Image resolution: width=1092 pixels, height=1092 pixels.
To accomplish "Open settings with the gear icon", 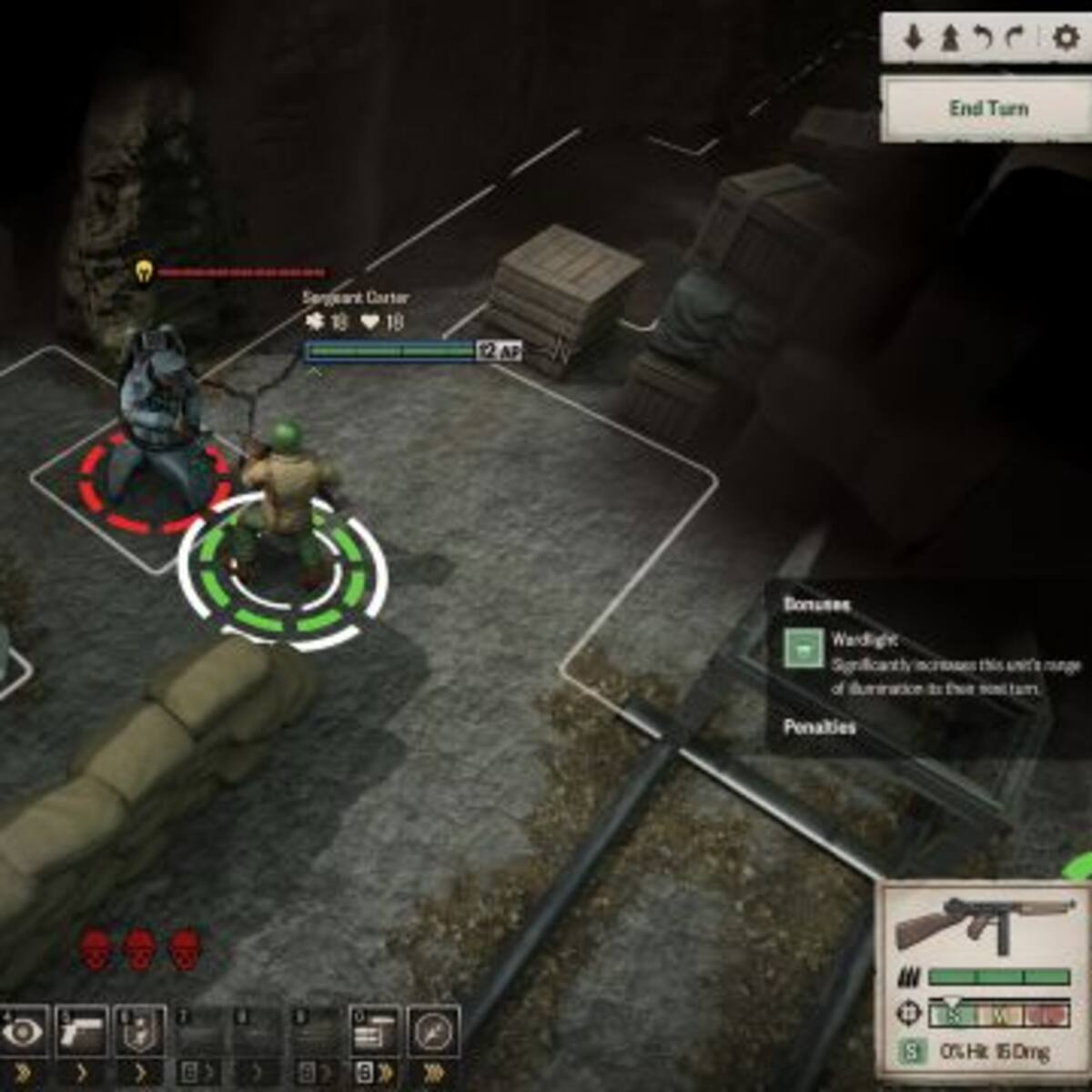I will pos(1064,38).
